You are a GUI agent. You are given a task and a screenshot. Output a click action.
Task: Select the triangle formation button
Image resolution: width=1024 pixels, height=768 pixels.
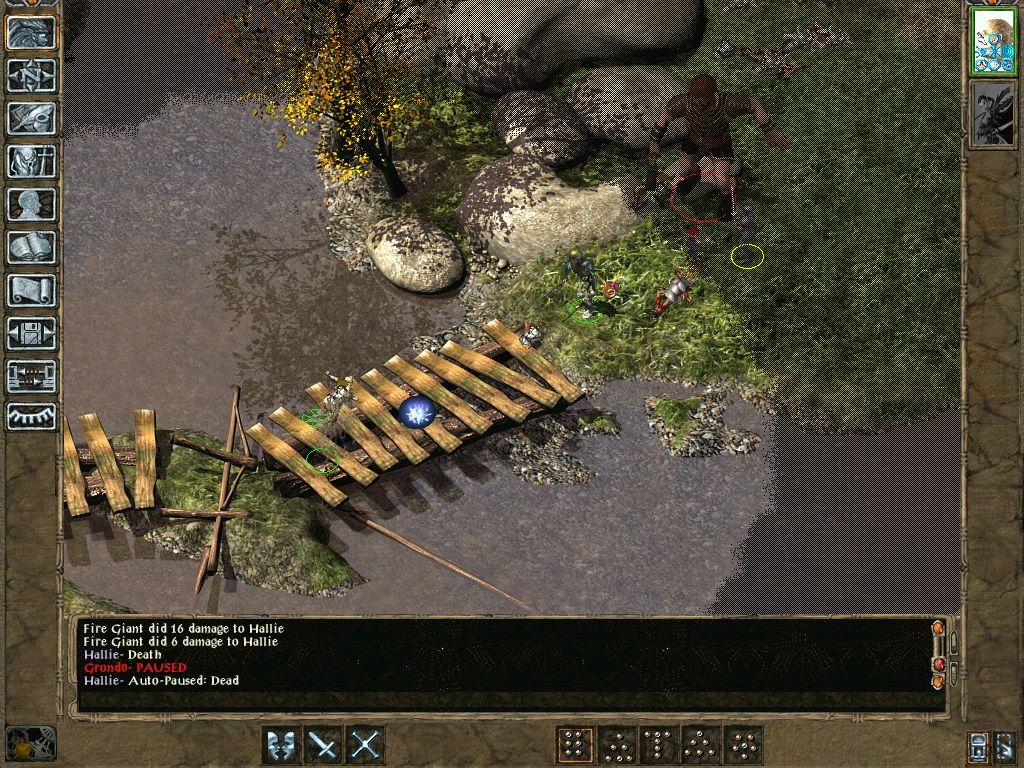pyautogui.click(x=700, y=744)
